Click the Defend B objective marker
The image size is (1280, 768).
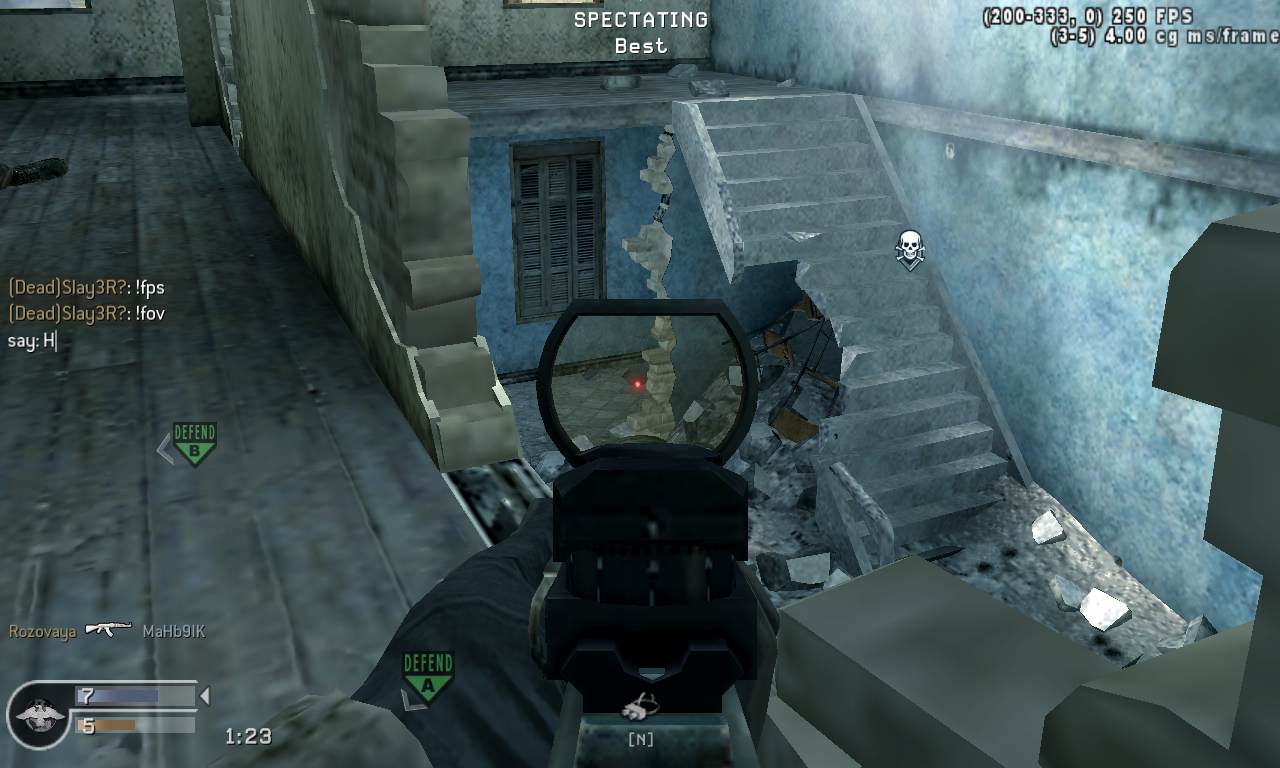point(194,443)
